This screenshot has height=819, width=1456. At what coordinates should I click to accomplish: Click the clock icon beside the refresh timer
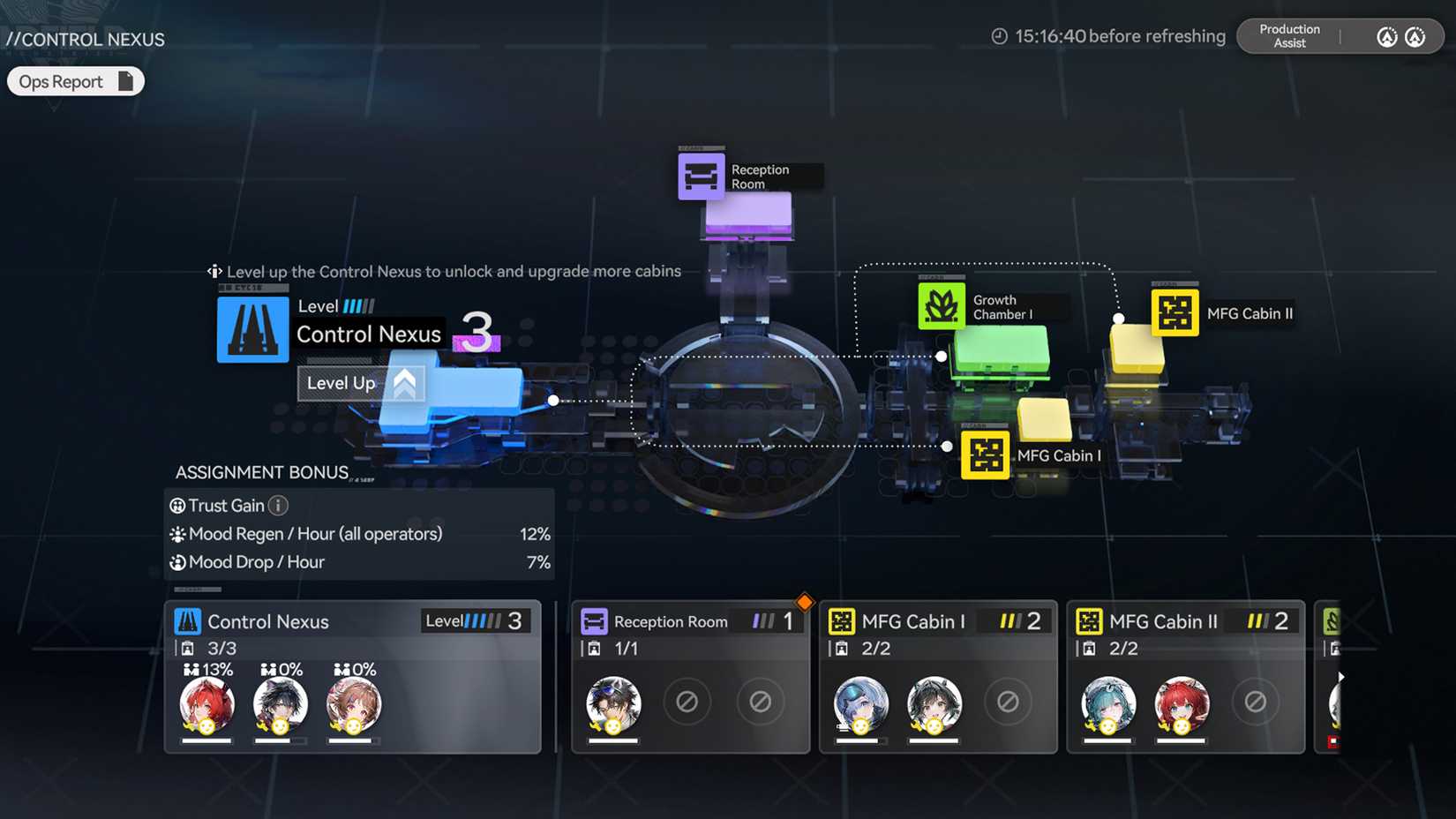998,35
